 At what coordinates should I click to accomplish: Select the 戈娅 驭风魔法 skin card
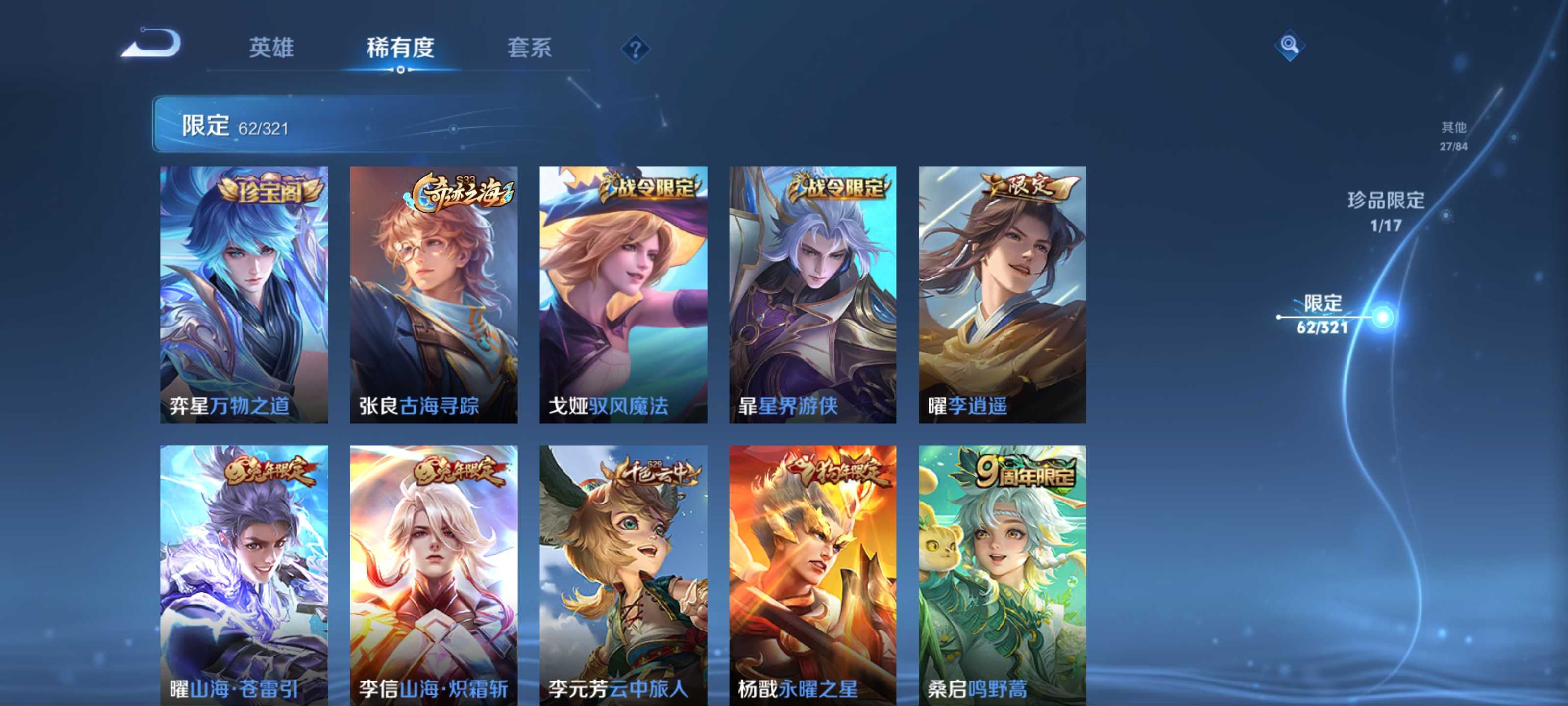(x=623, y=294)
